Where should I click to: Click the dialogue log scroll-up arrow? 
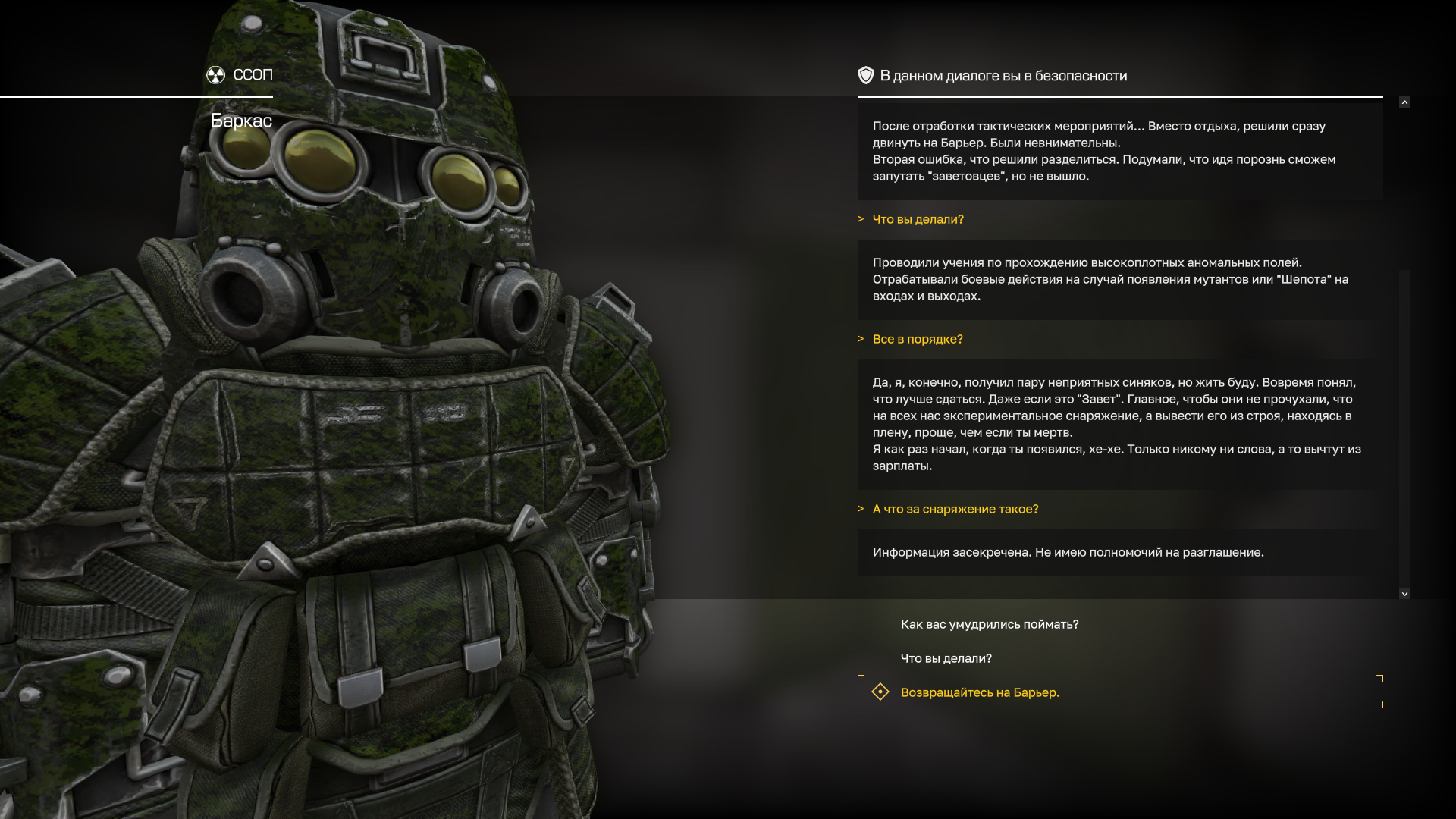pos(1404,102)
